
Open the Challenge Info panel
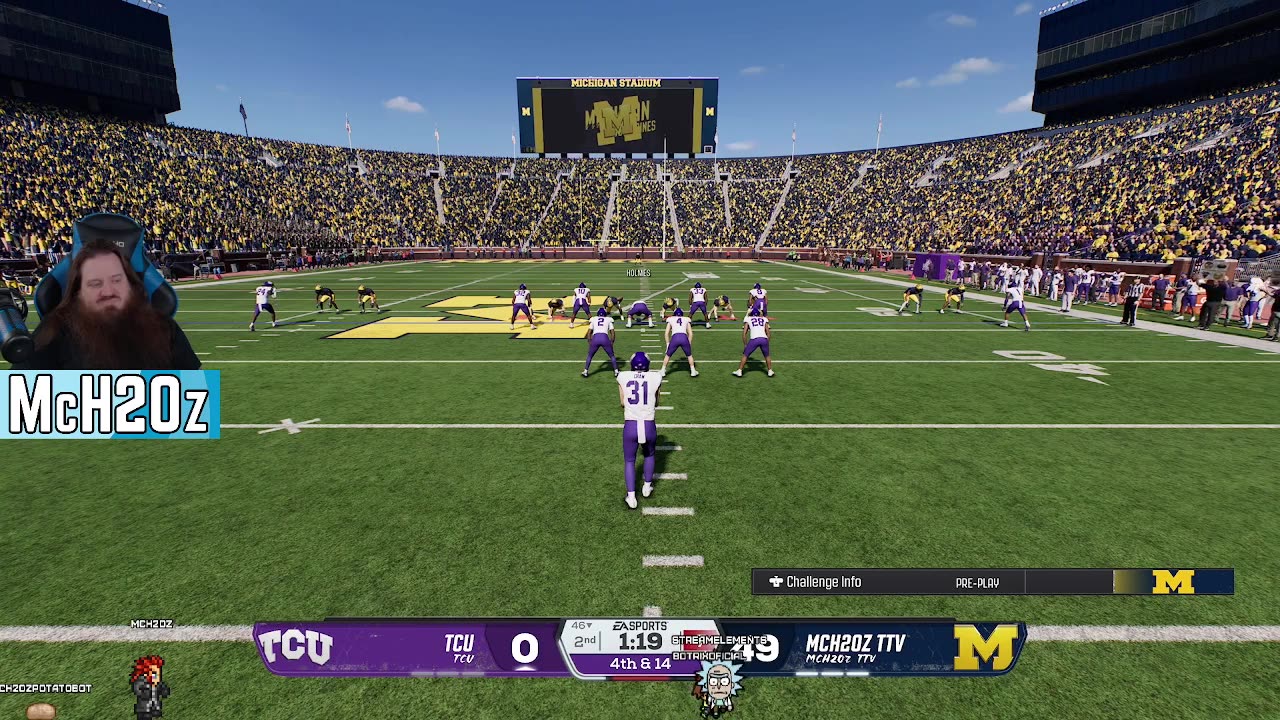point(815,582)
